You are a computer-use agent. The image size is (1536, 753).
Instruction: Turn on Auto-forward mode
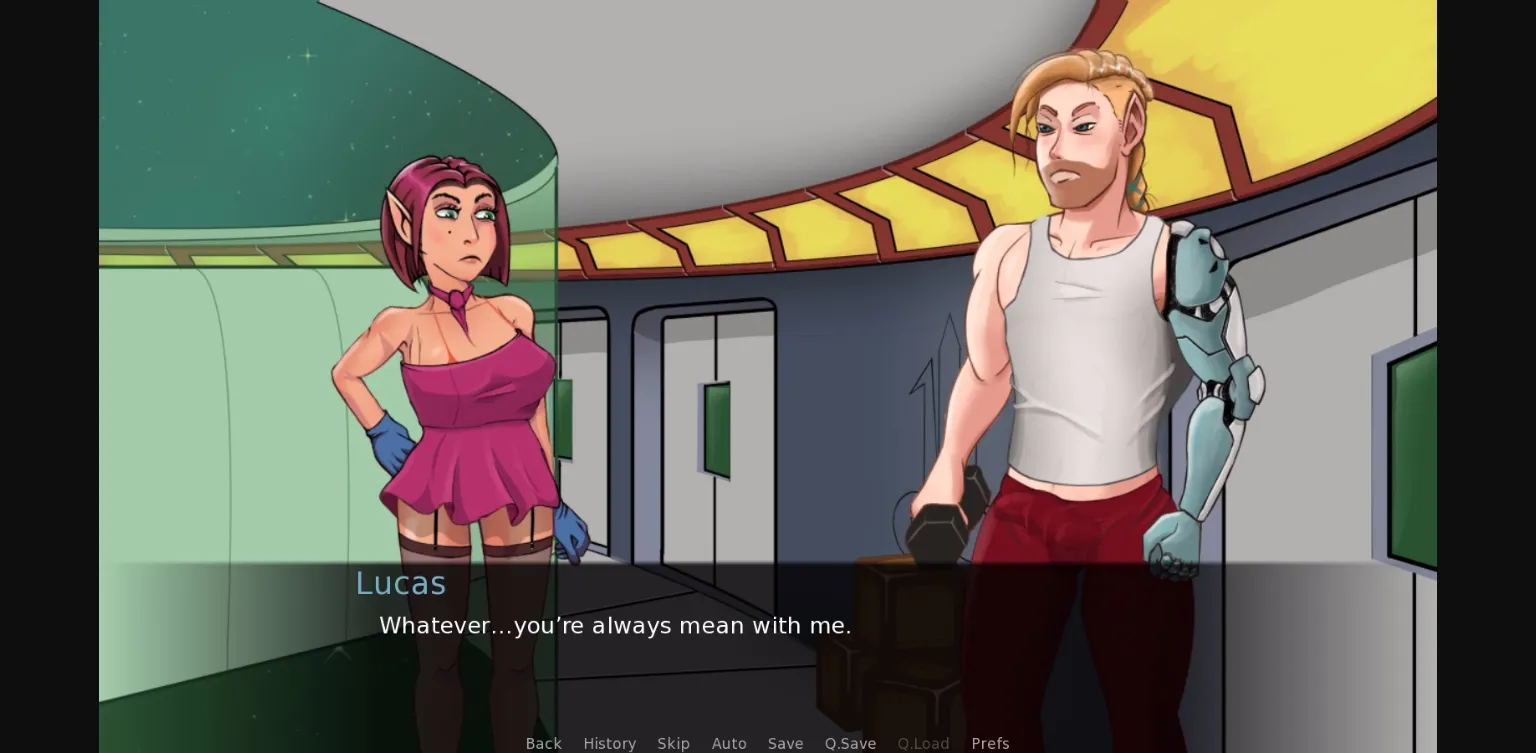tap(729, 743)
